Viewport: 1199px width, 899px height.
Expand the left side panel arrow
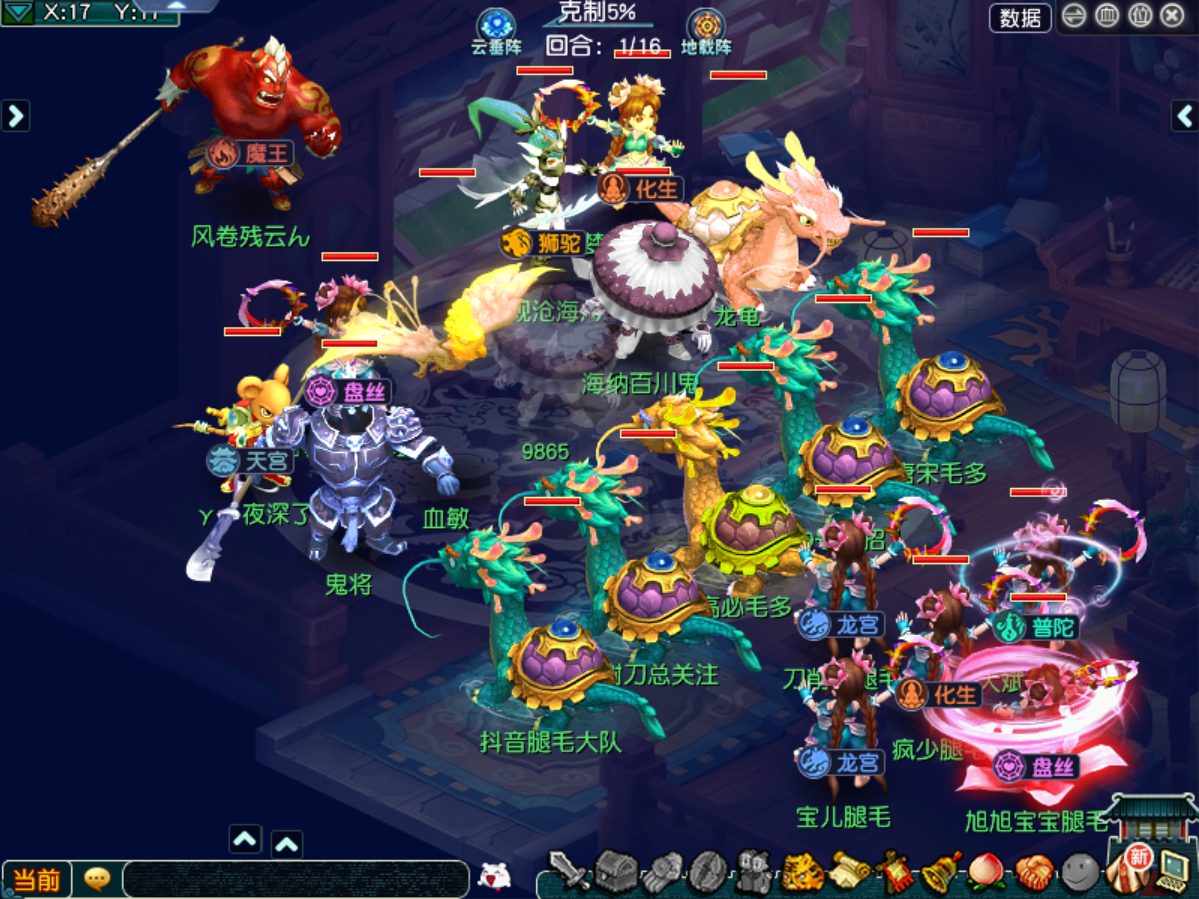[15, 116]
